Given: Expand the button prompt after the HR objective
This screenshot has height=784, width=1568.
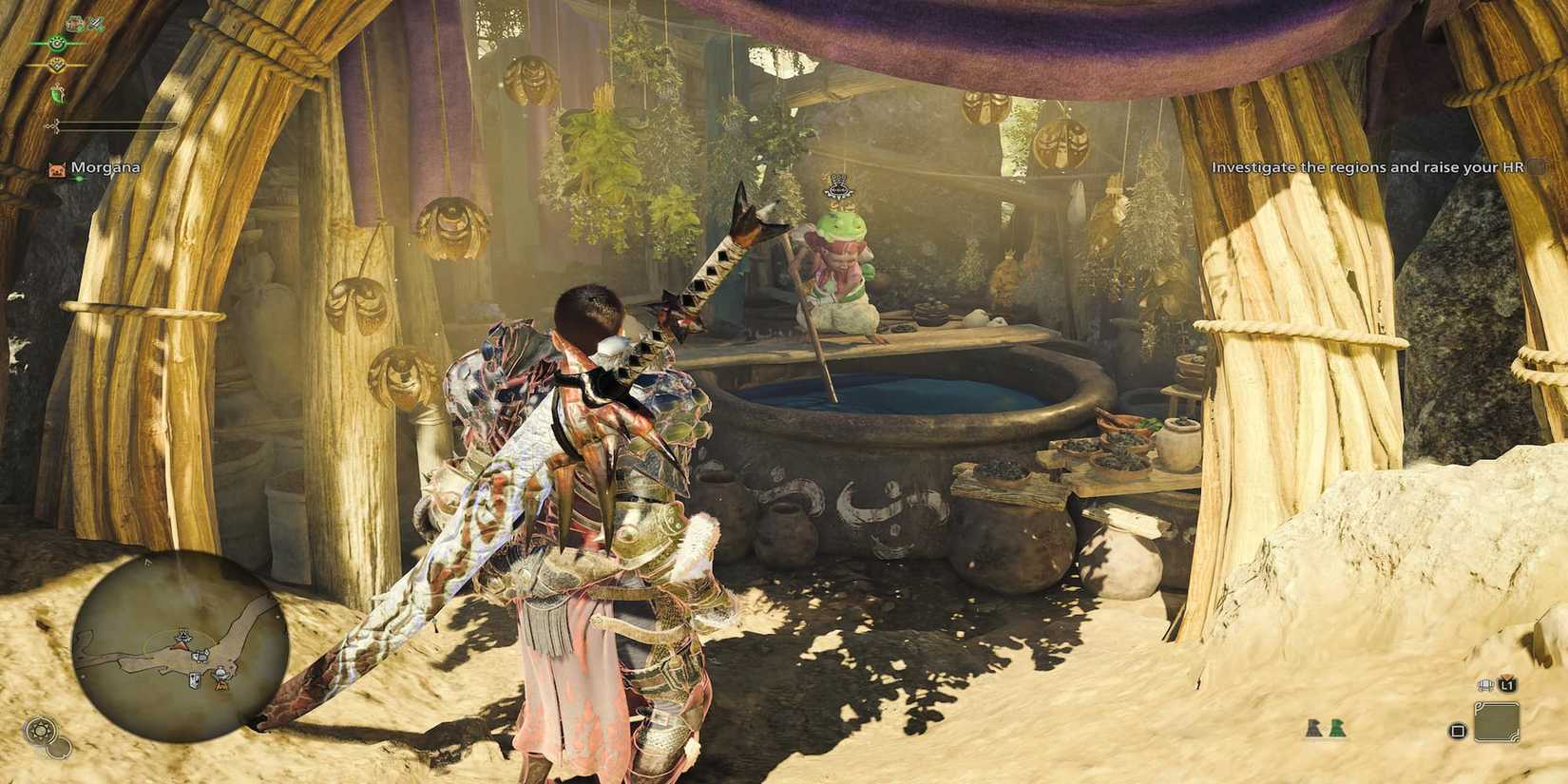Looking at the screenshot, I should pyautogui.click(x=1539, y=166).
